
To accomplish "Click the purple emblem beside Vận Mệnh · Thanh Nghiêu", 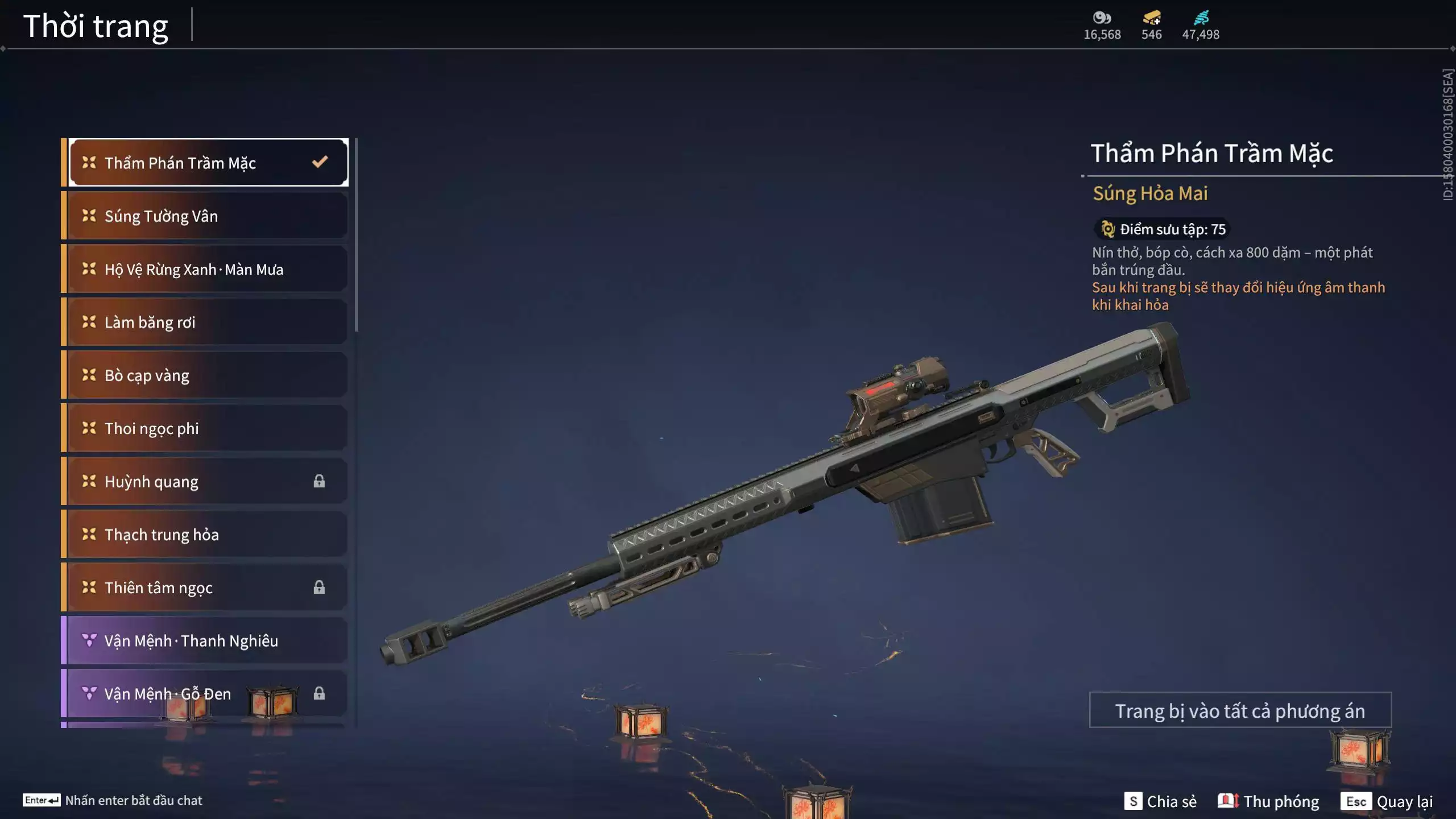I will click(x=88, y=640).
